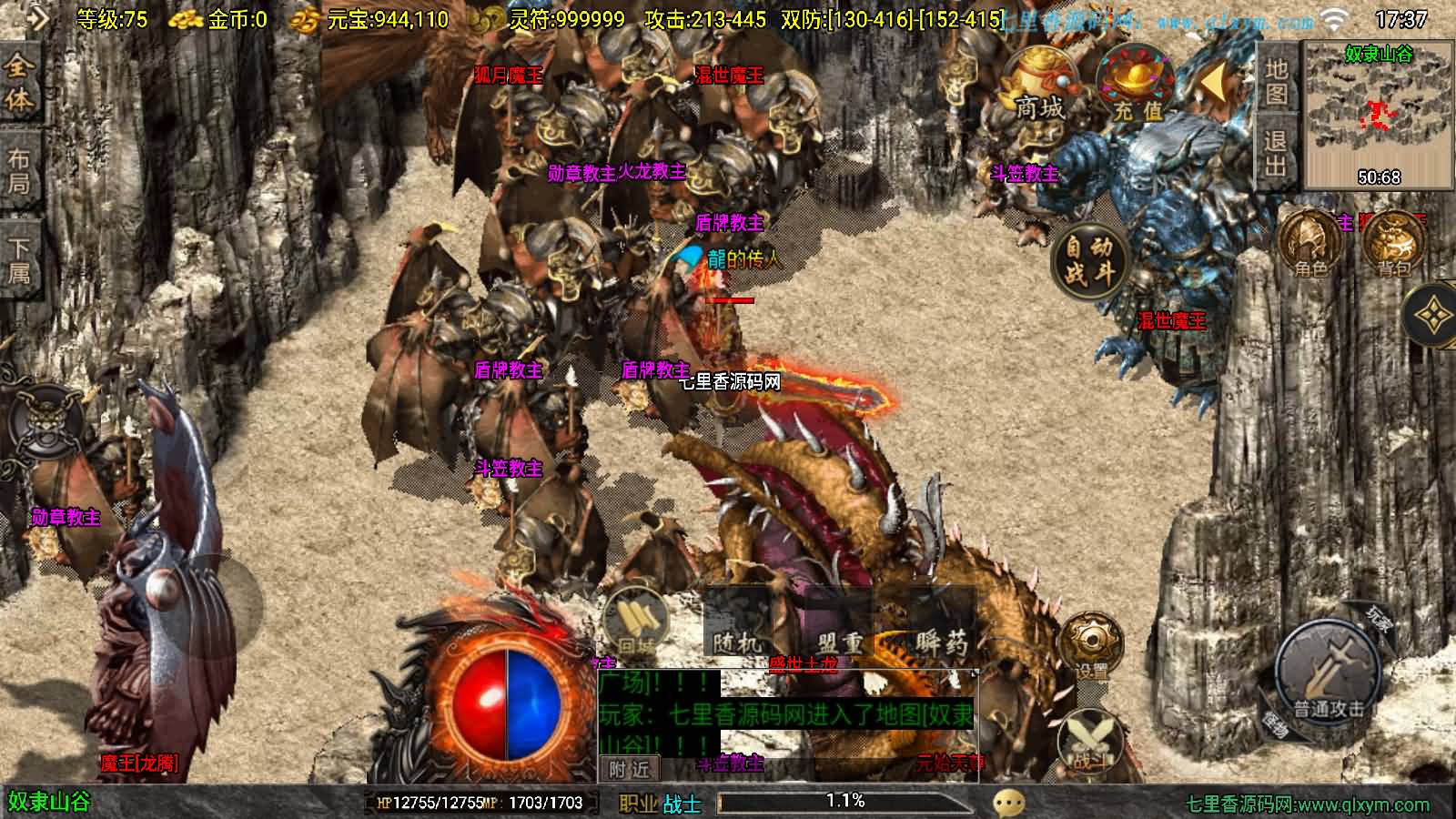Click the 退出 exit button
Image resolution: width=1456 pixels, height=819 pixels.
pos(1276,153)
